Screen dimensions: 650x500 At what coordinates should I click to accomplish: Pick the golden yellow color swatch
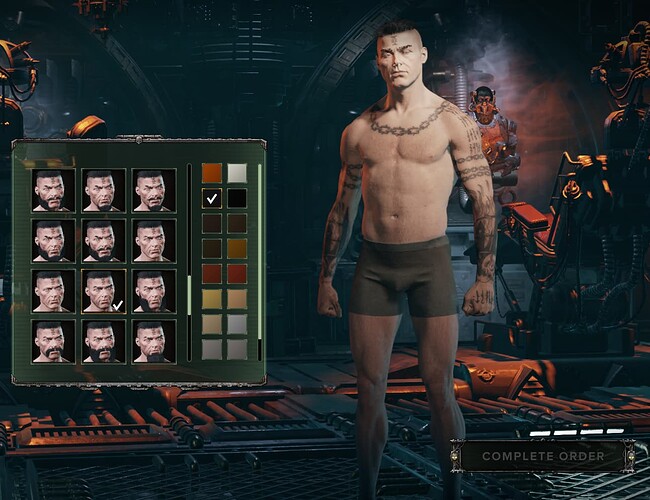coord(211,298)
